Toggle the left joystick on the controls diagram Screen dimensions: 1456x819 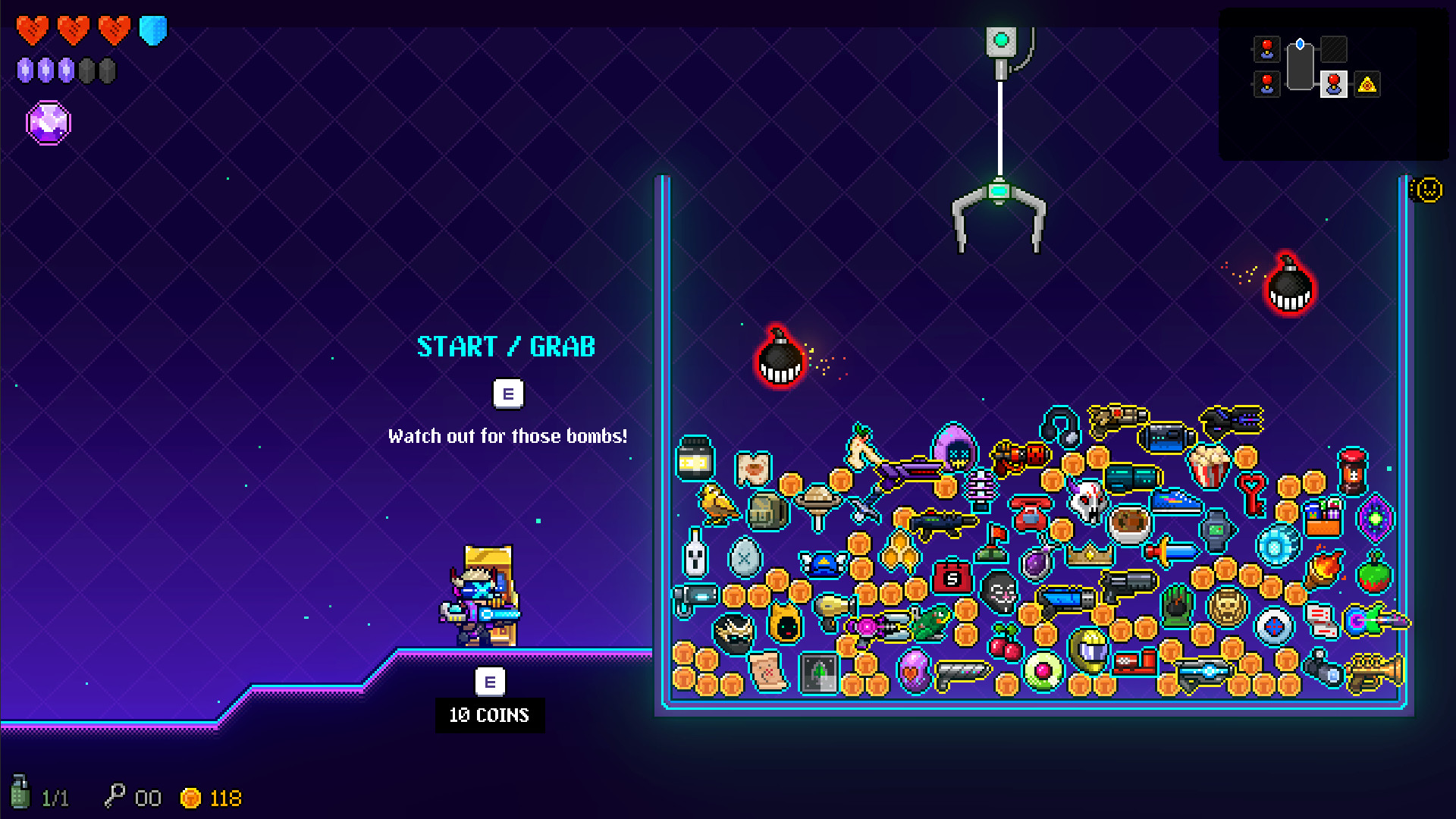[1266, 50]
